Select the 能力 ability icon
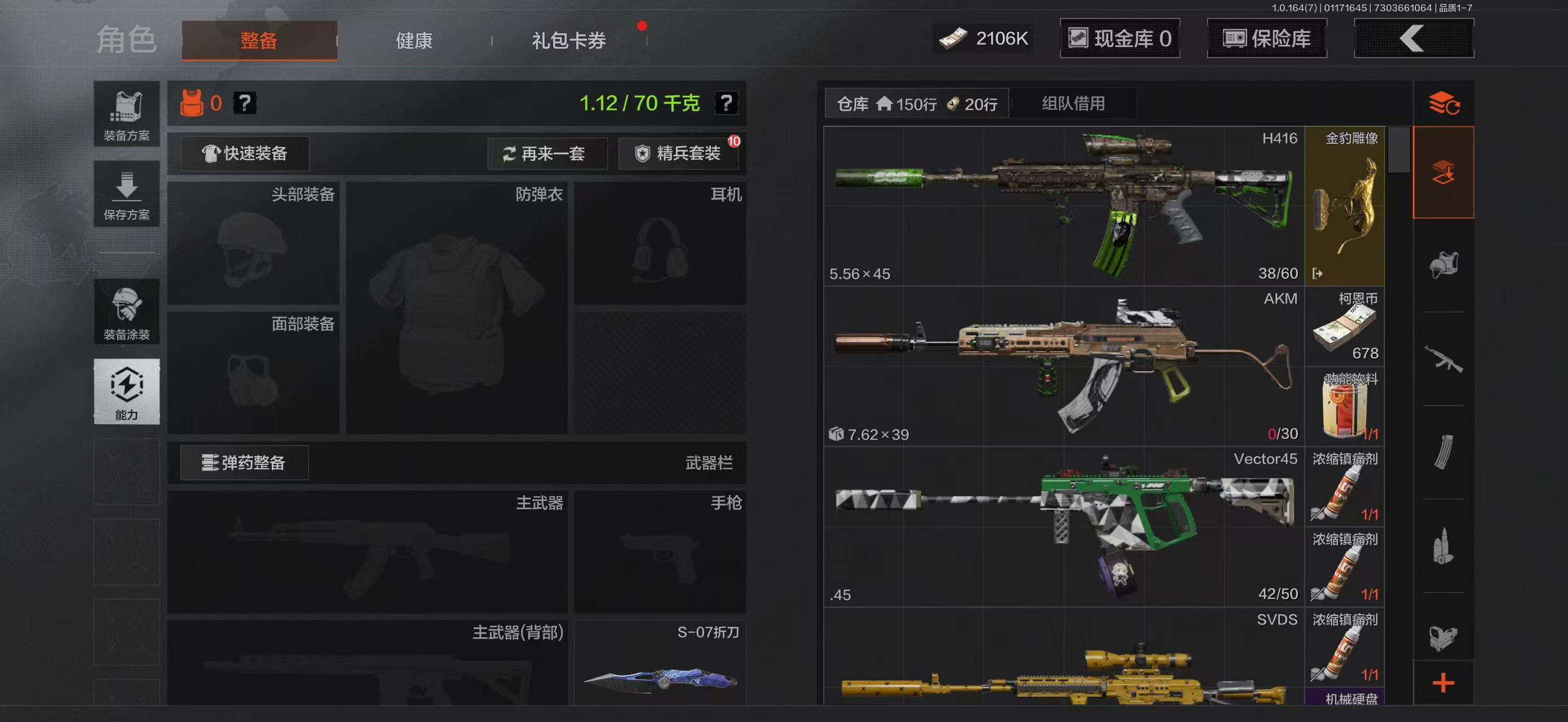Image resolution: width=1568 pixels, height=722 pixels. pos(126,393)
